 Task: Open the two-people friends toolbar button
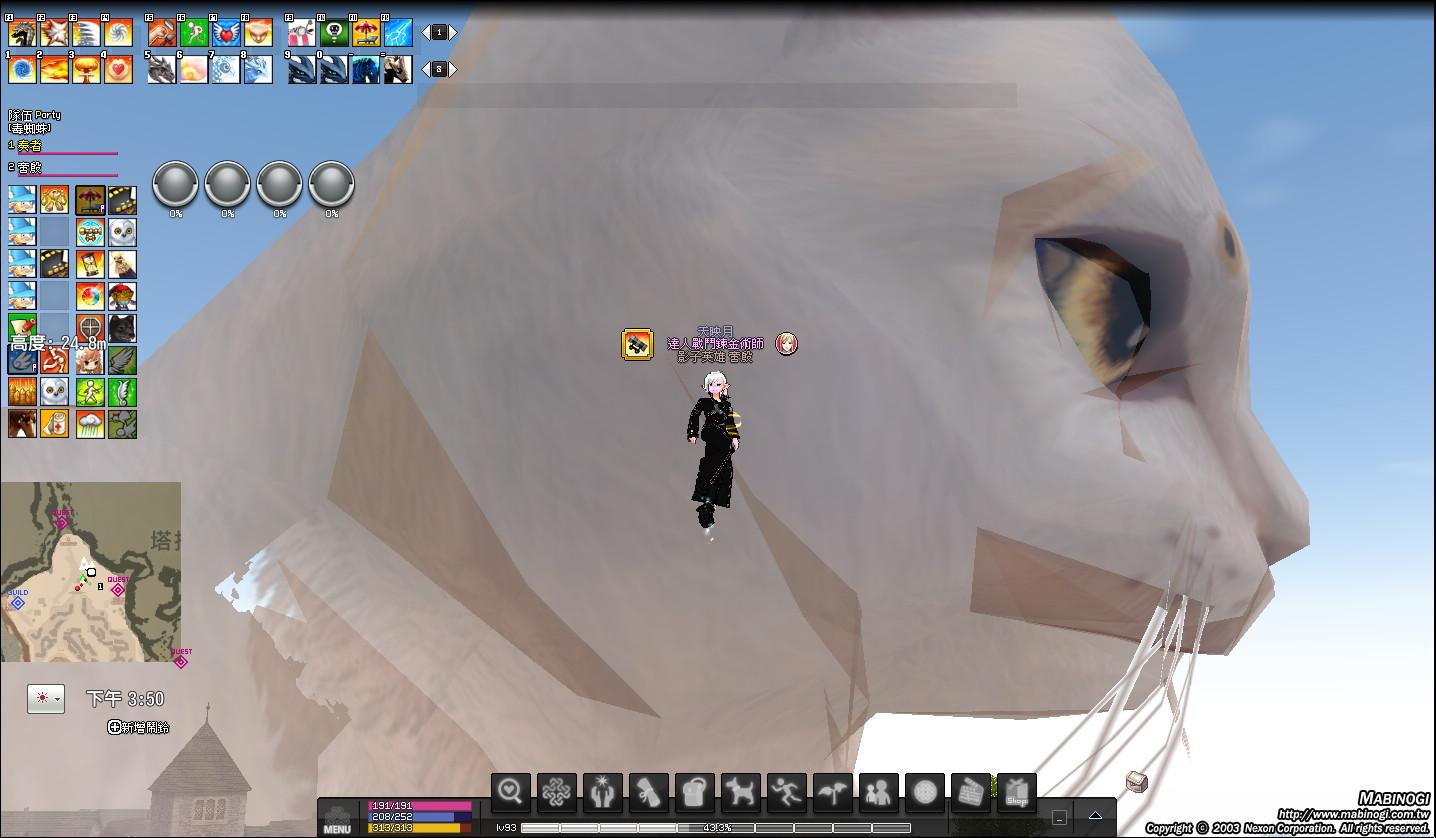click(878, 793)
